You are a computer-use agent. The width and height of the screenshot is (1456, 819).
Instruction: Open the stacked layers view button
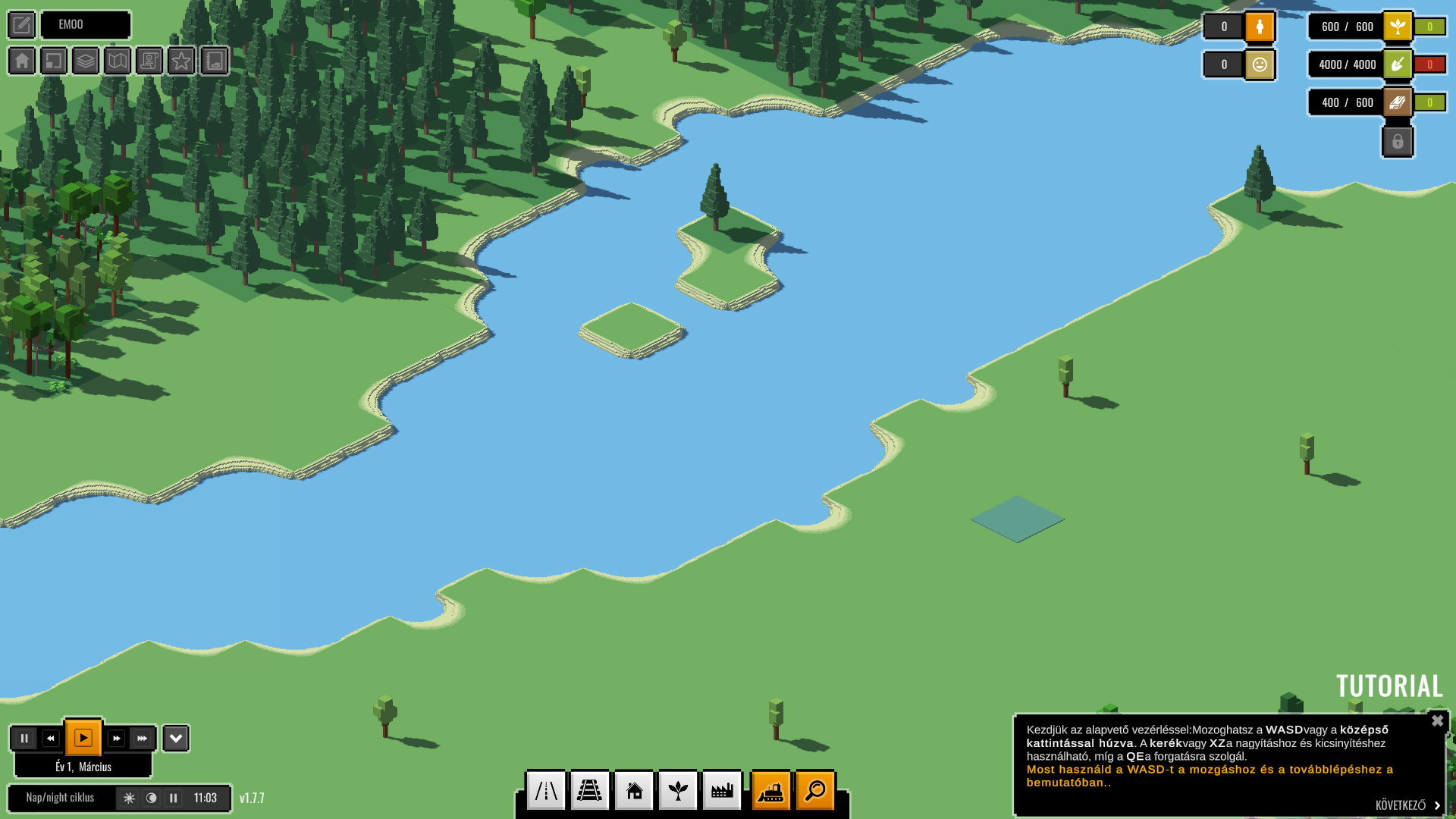(86, 61)
